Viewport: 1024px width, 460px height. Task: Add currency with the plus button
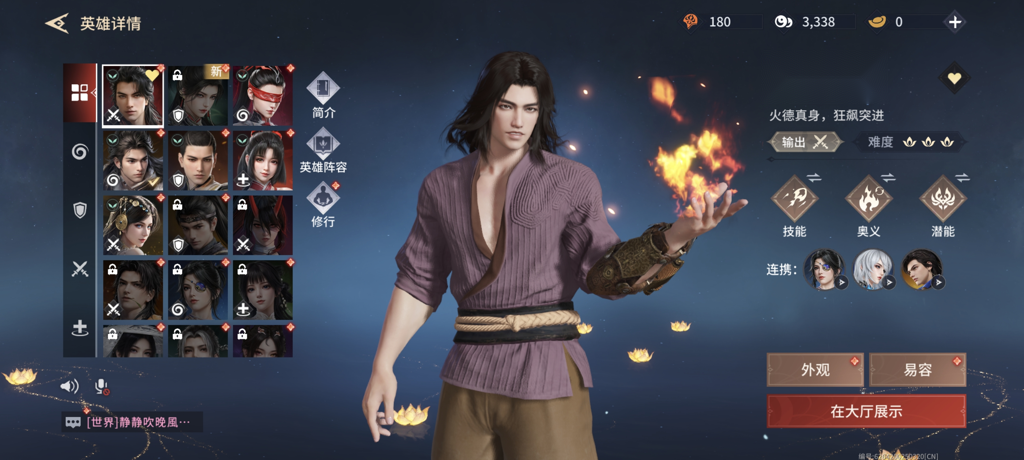[x=955, y=22]
